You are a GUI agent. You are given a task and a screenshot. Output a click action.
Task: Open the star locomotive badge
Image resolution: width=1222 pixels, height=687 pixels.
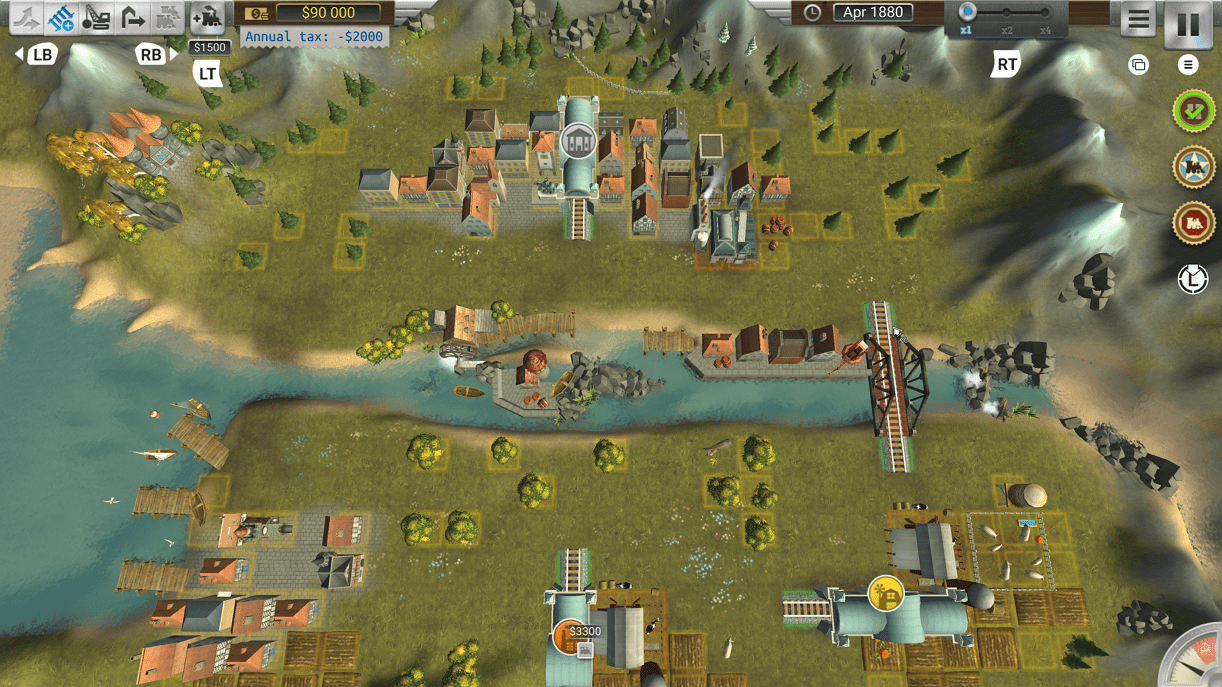1193,167
